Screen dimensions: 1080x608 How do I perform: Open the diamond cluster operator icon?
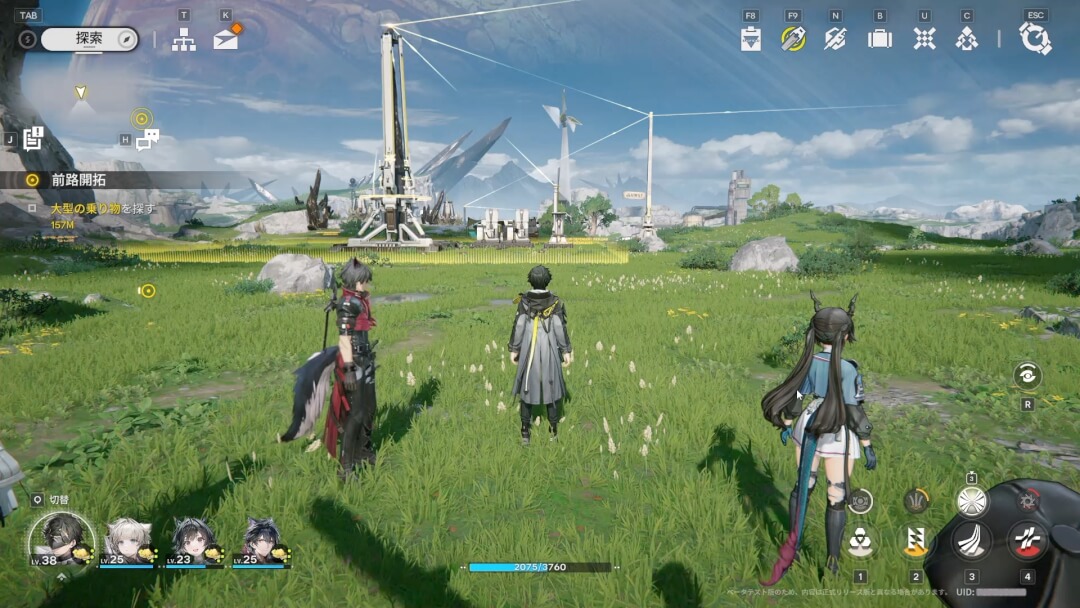click(x=966, y=39)
